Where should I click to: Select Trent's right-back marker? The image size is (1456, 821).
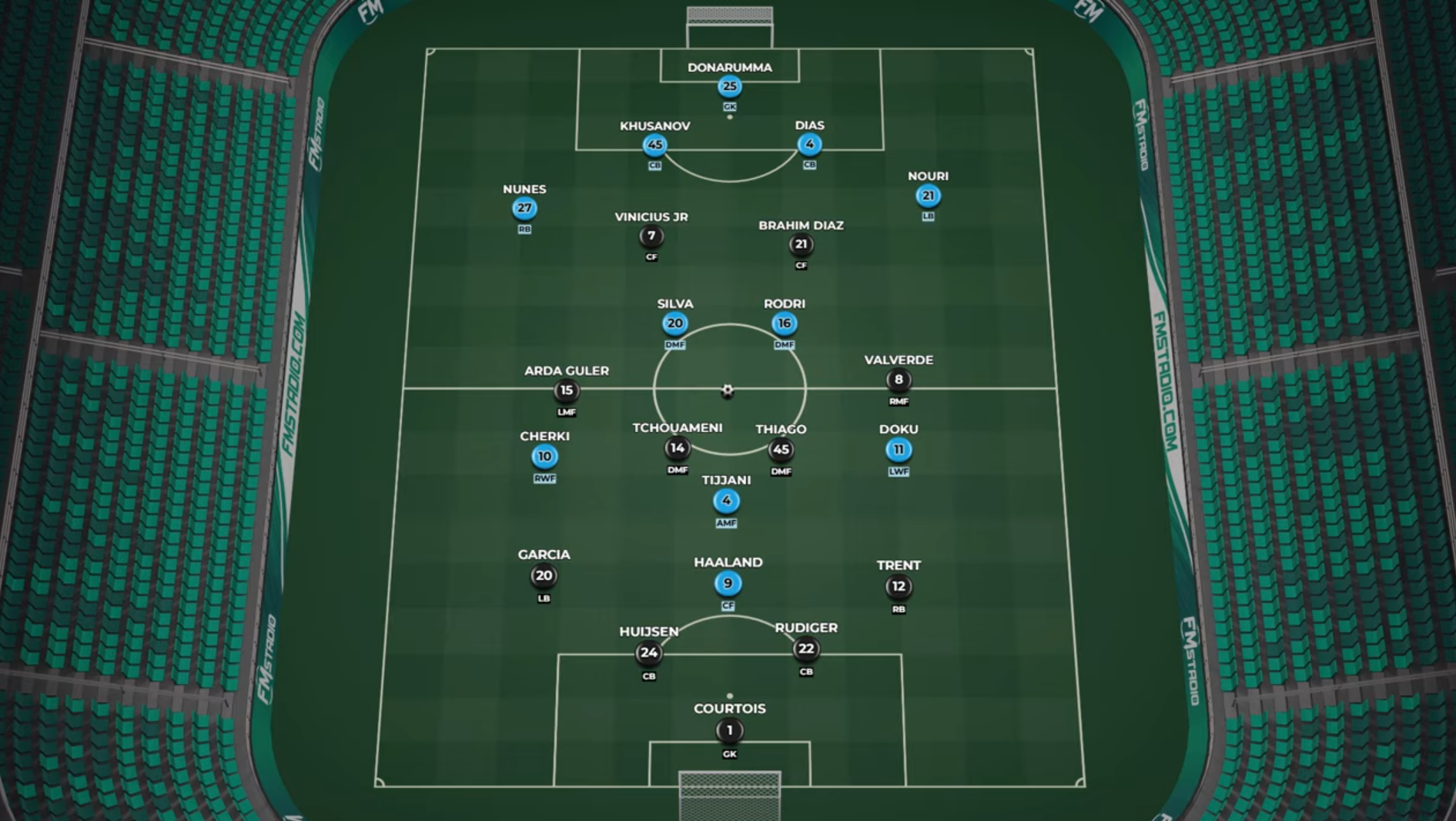[899, 587]
